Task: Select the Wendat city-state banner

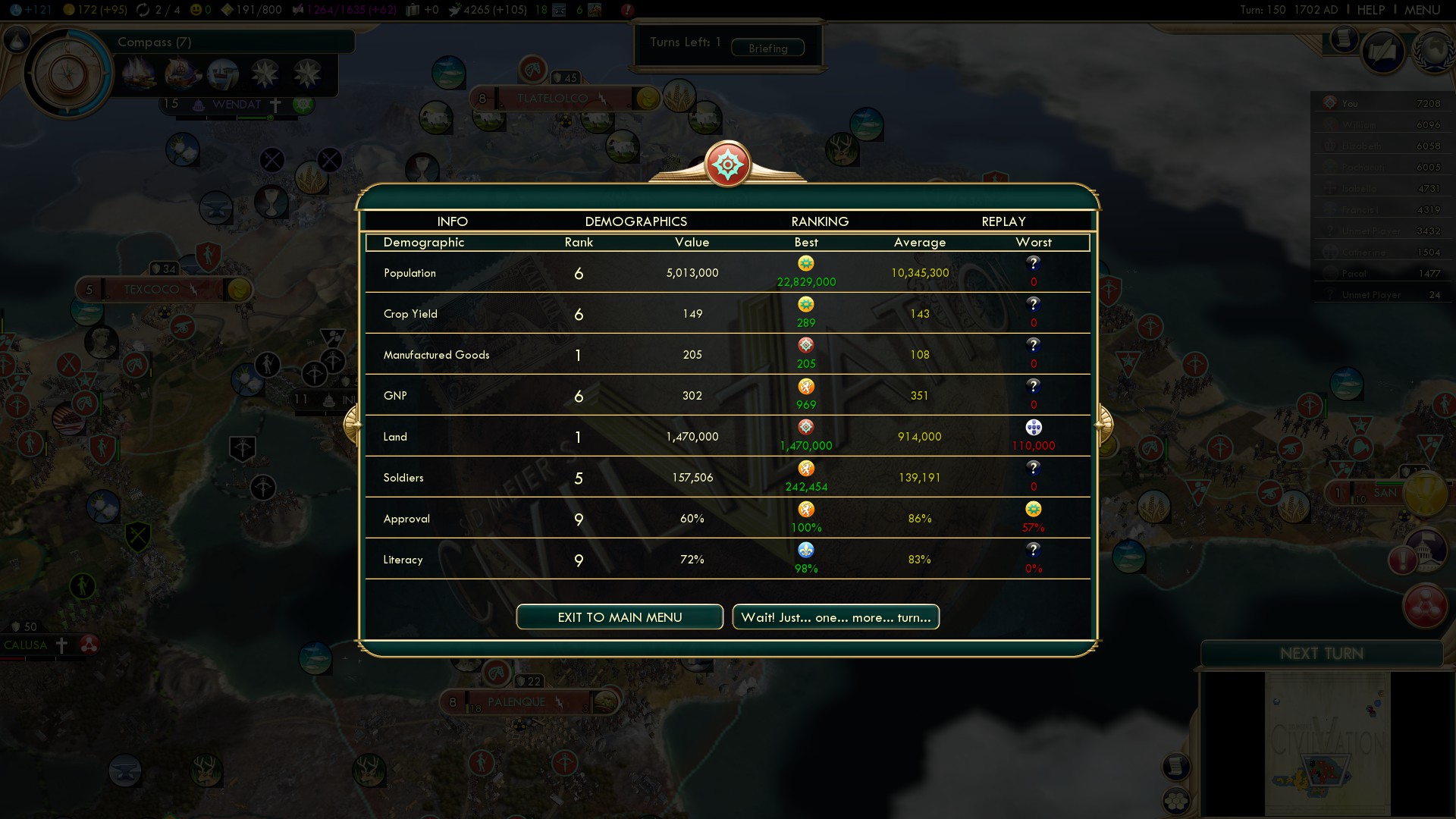Action: (x=236, y=105)
